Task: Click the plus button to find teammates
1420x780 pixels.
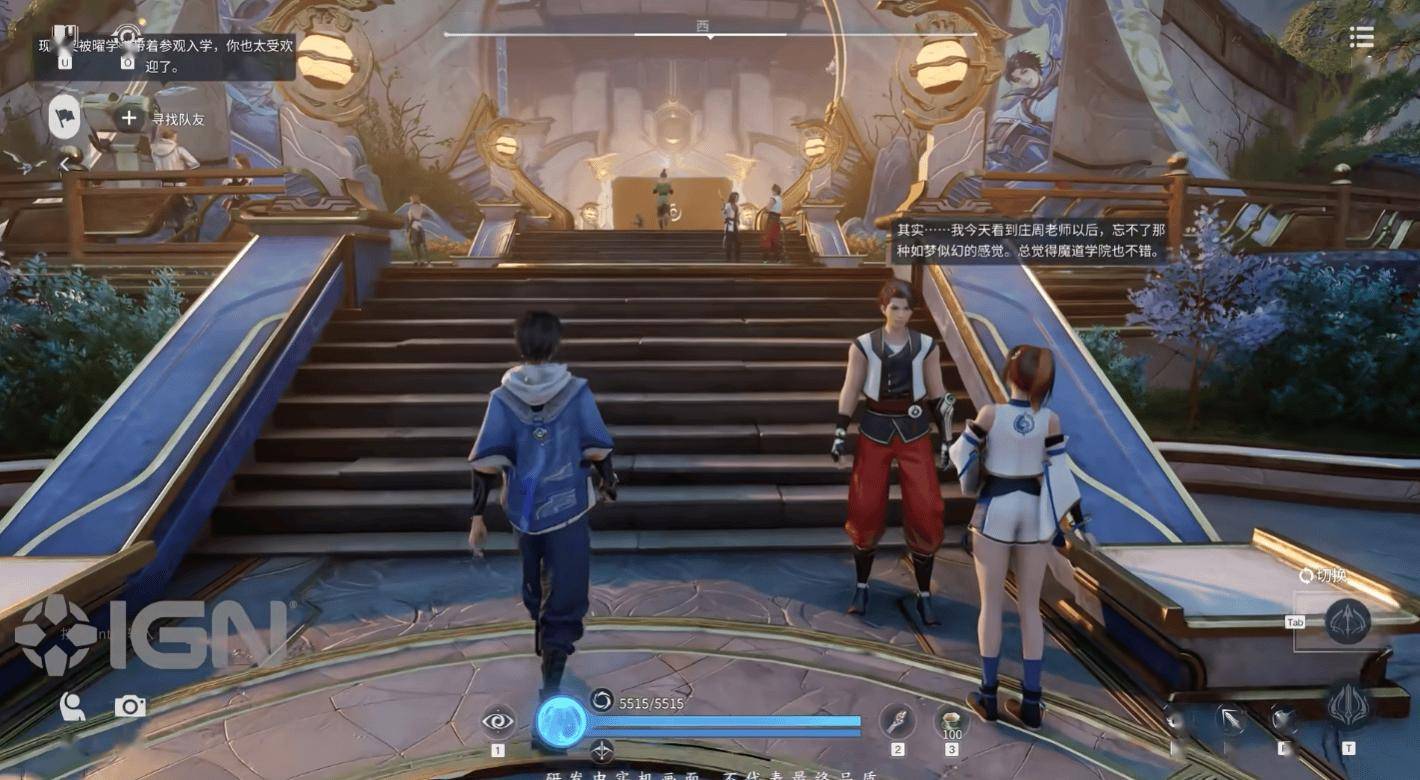Action: (x=129, y=118)
